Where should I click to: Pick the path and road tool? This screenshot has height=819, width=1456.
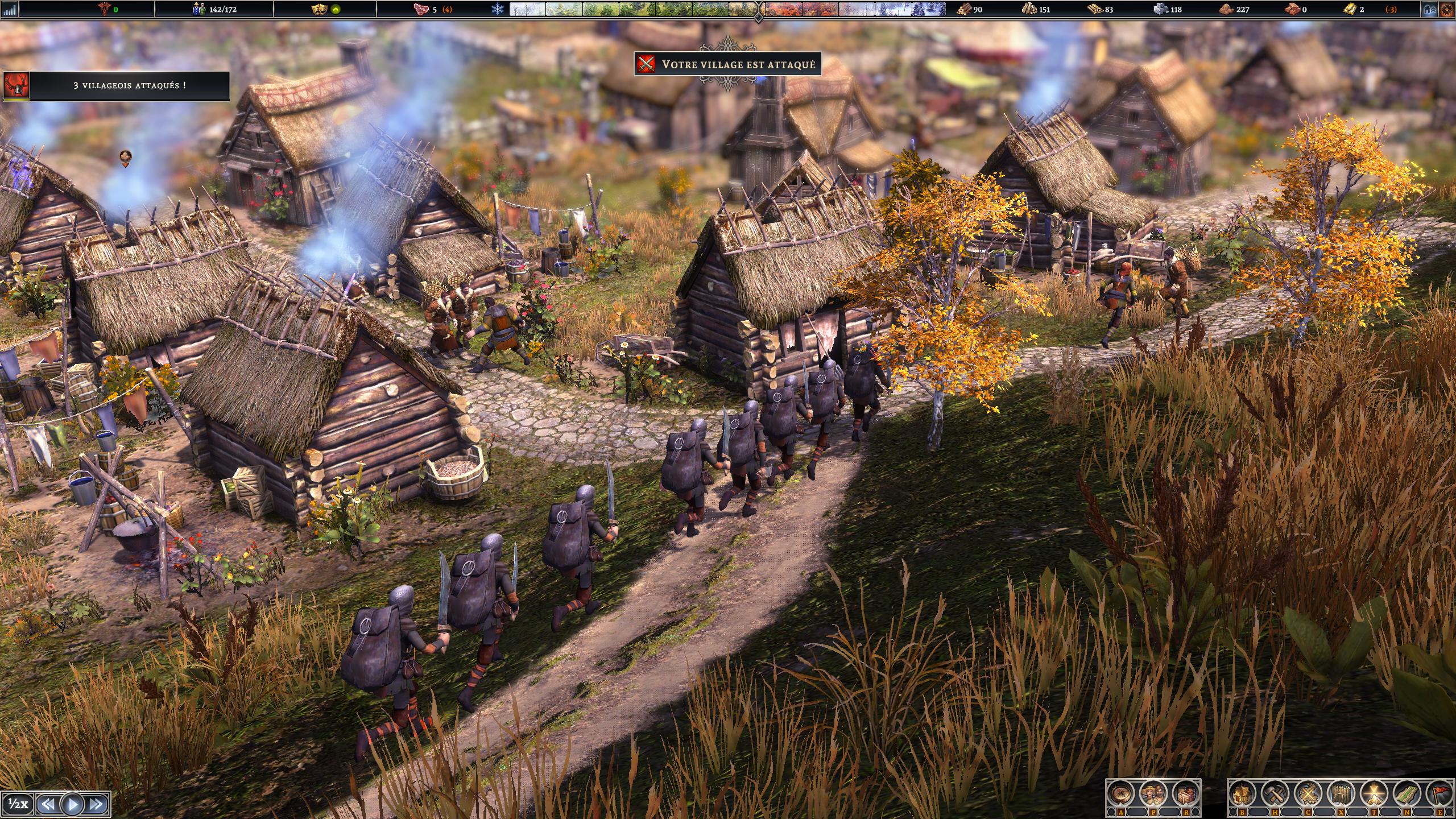(1406, 794)
